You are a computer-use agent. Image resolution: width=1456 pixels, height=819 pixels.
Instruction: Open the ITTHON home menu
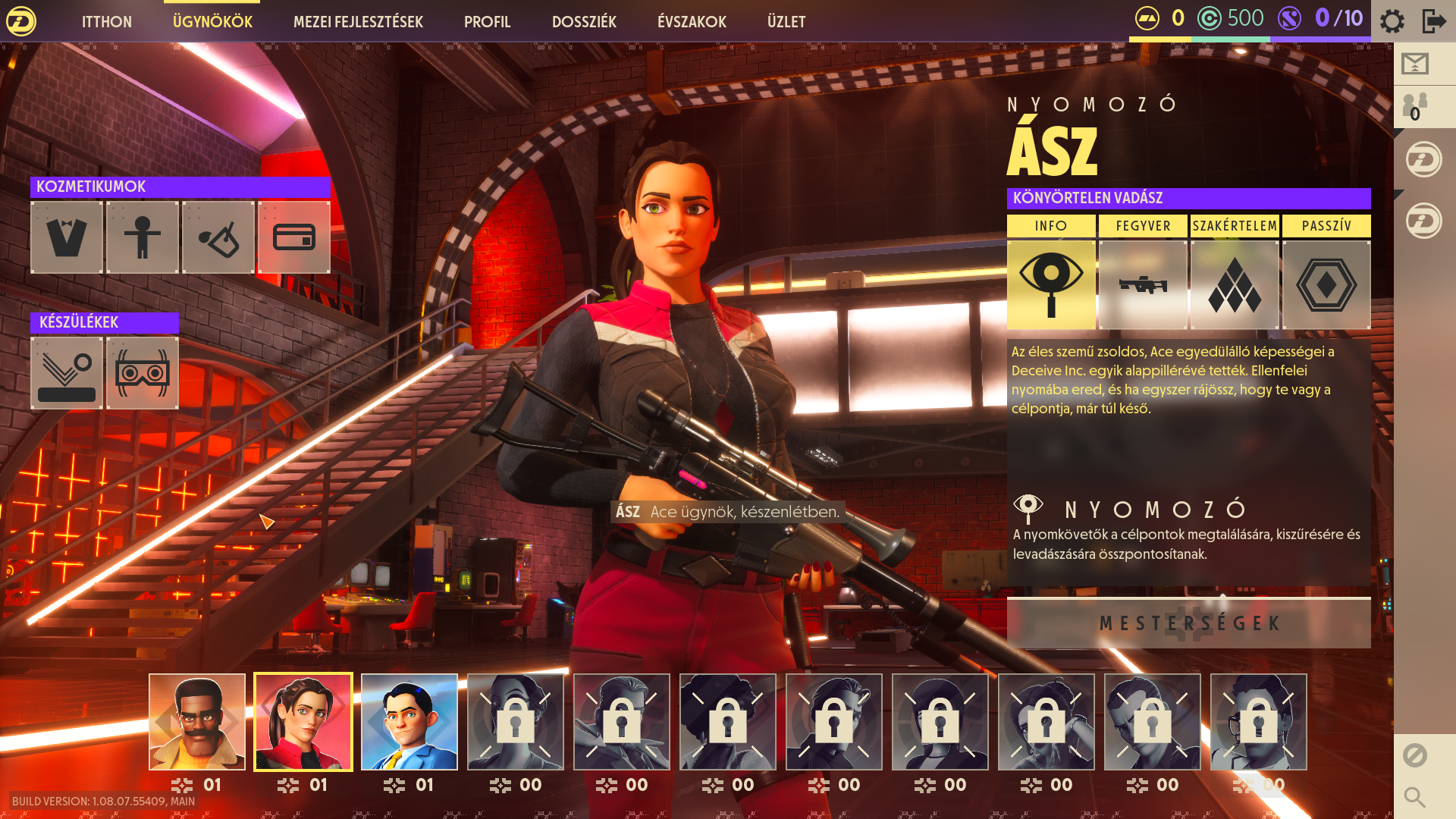click(106, 22)
